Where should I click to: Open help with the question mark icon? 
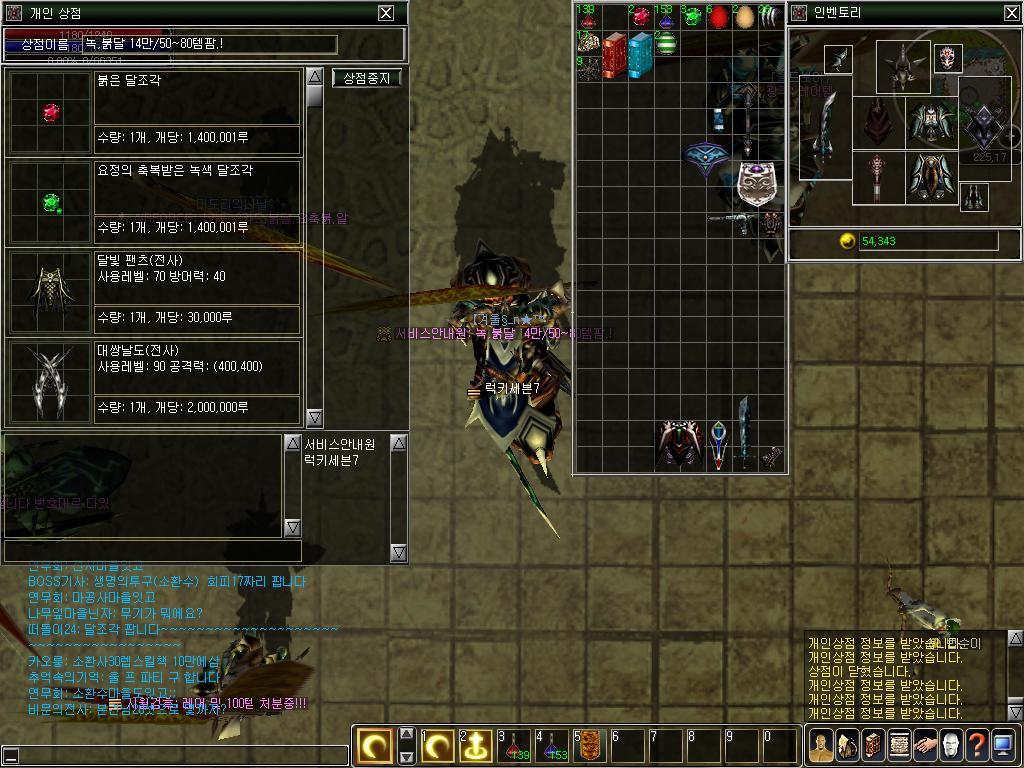click(x=976, y=746)
